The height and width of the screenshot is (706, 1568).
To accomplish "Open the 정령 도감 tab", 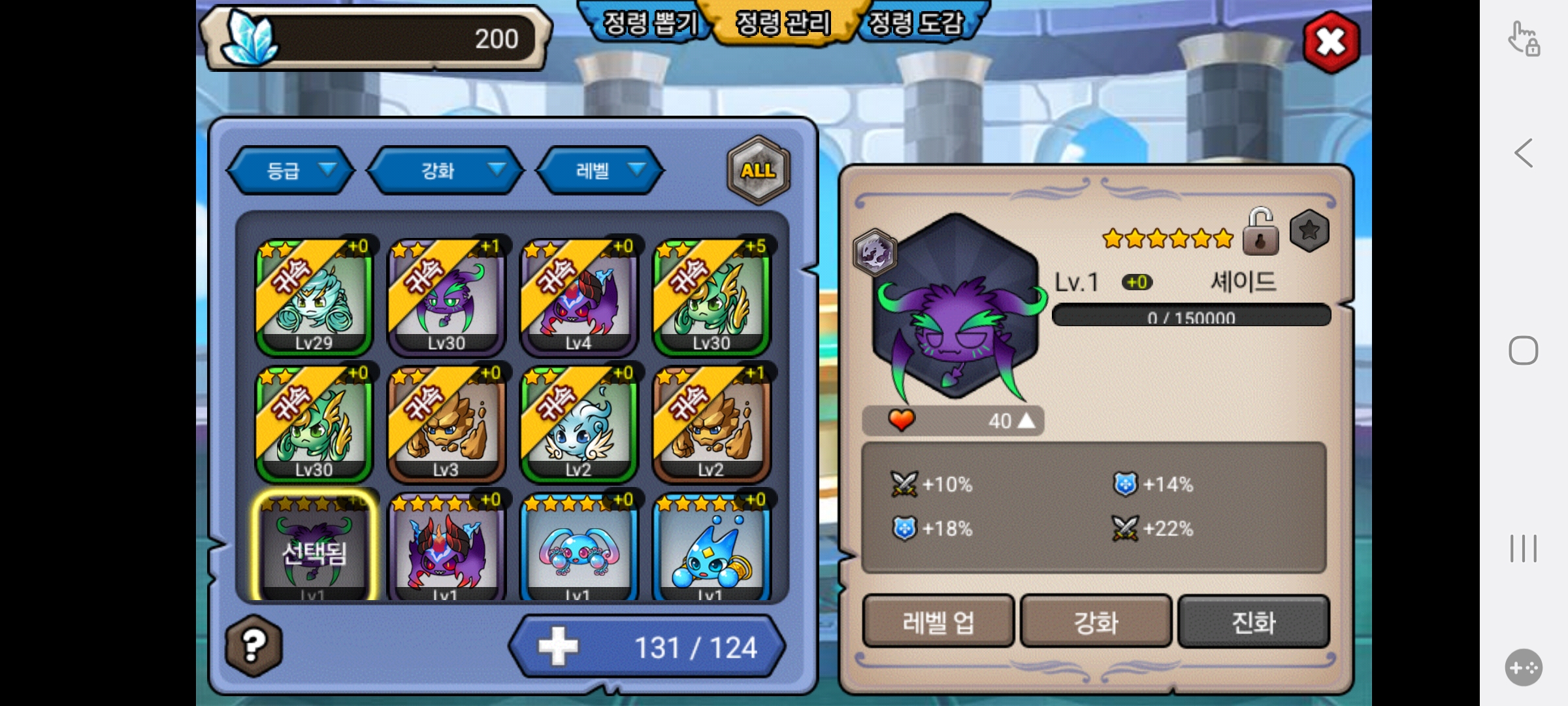I will (916, 24).
